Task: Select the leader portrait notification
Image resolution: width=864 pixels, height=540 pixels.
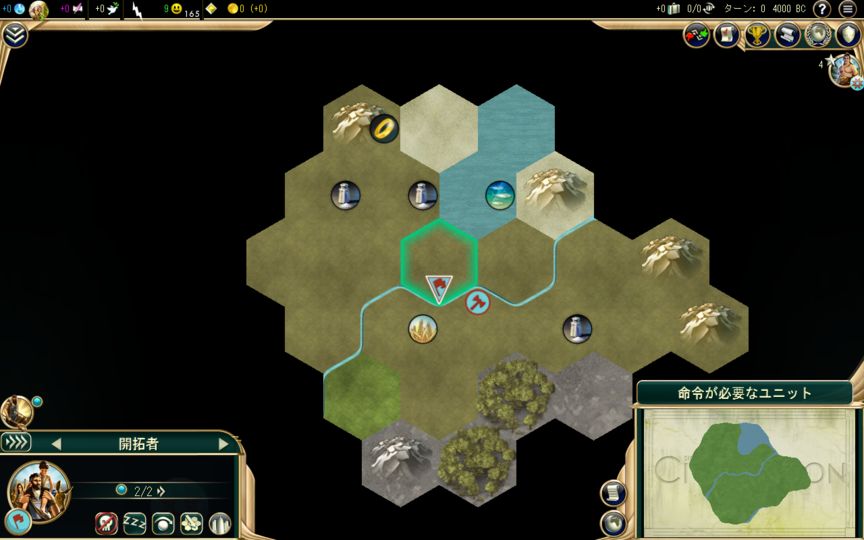Action: [846, 70]
